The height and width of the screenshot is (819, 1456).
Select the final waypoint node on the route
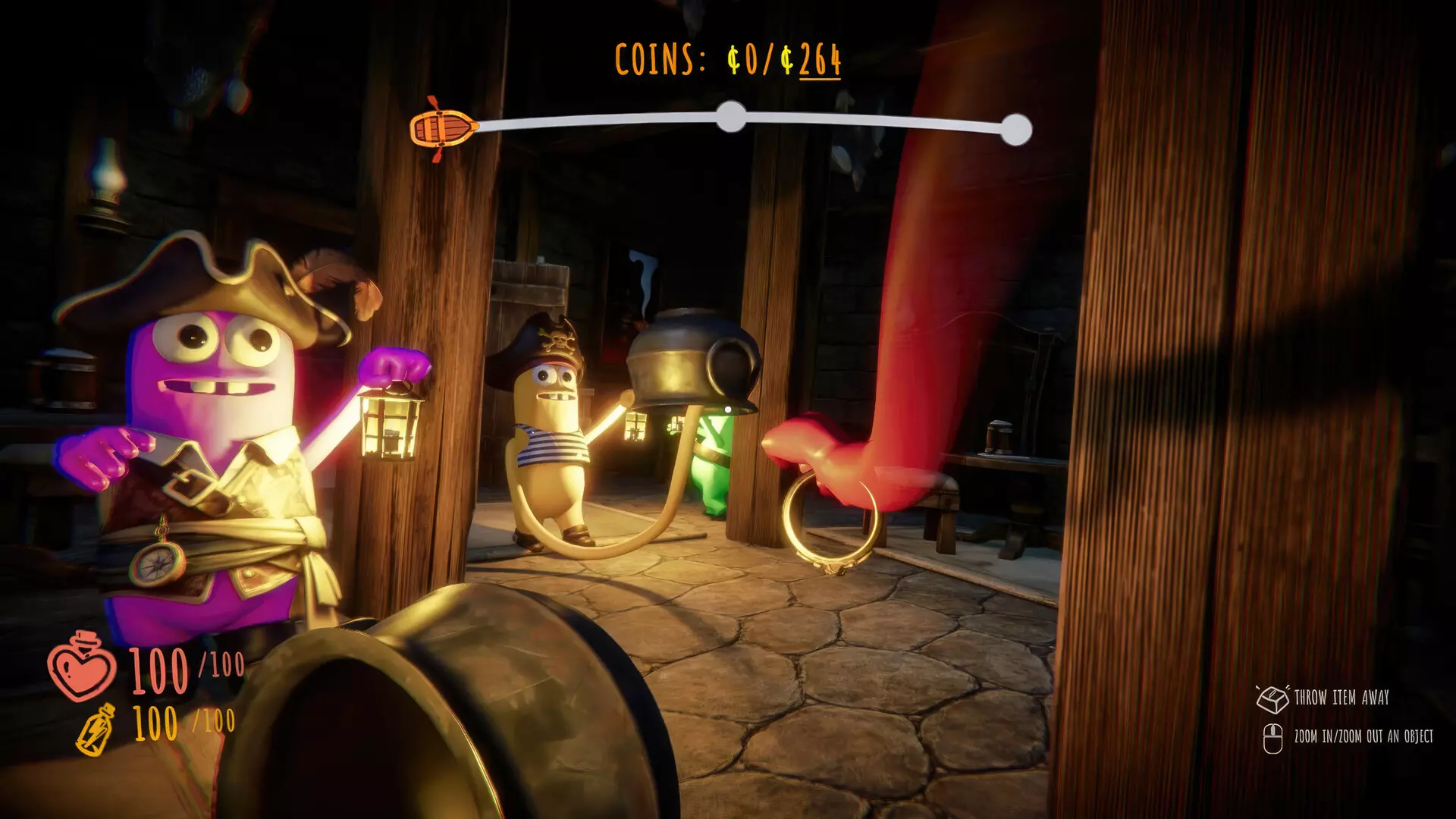[x=1015, y=130]
